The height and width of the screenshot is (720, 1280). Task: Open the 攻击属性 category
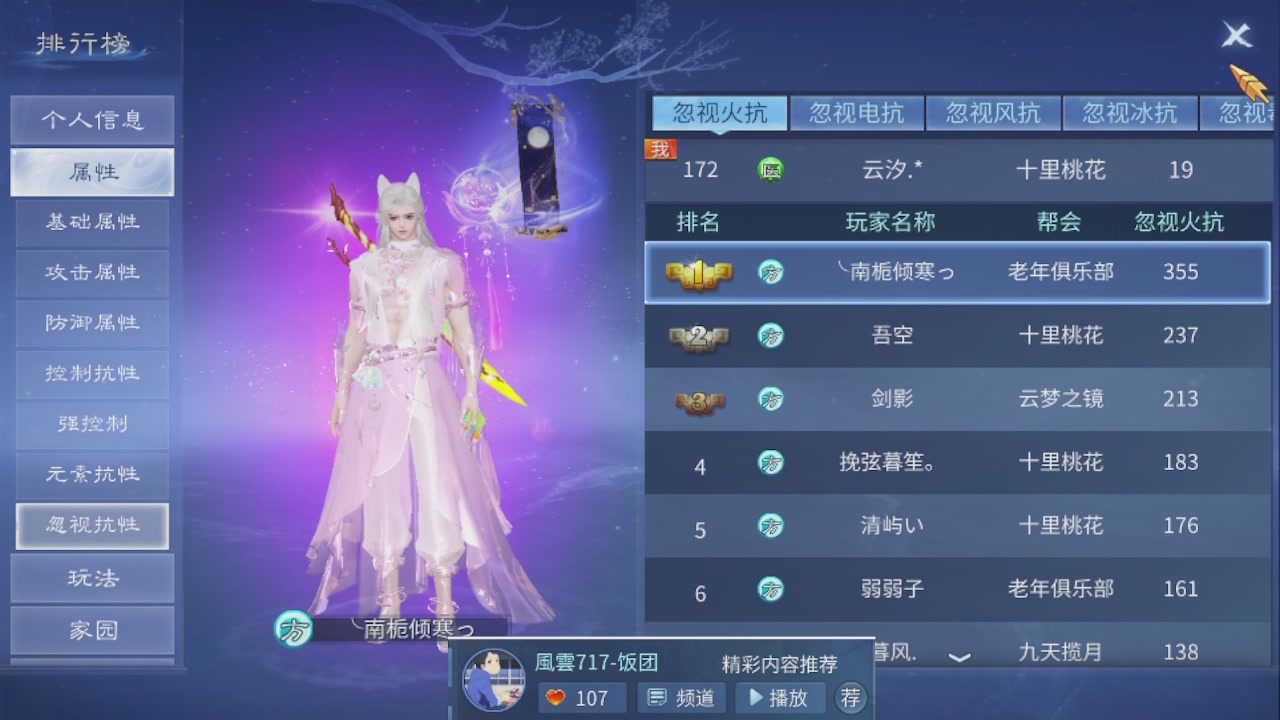click(92, 273)
